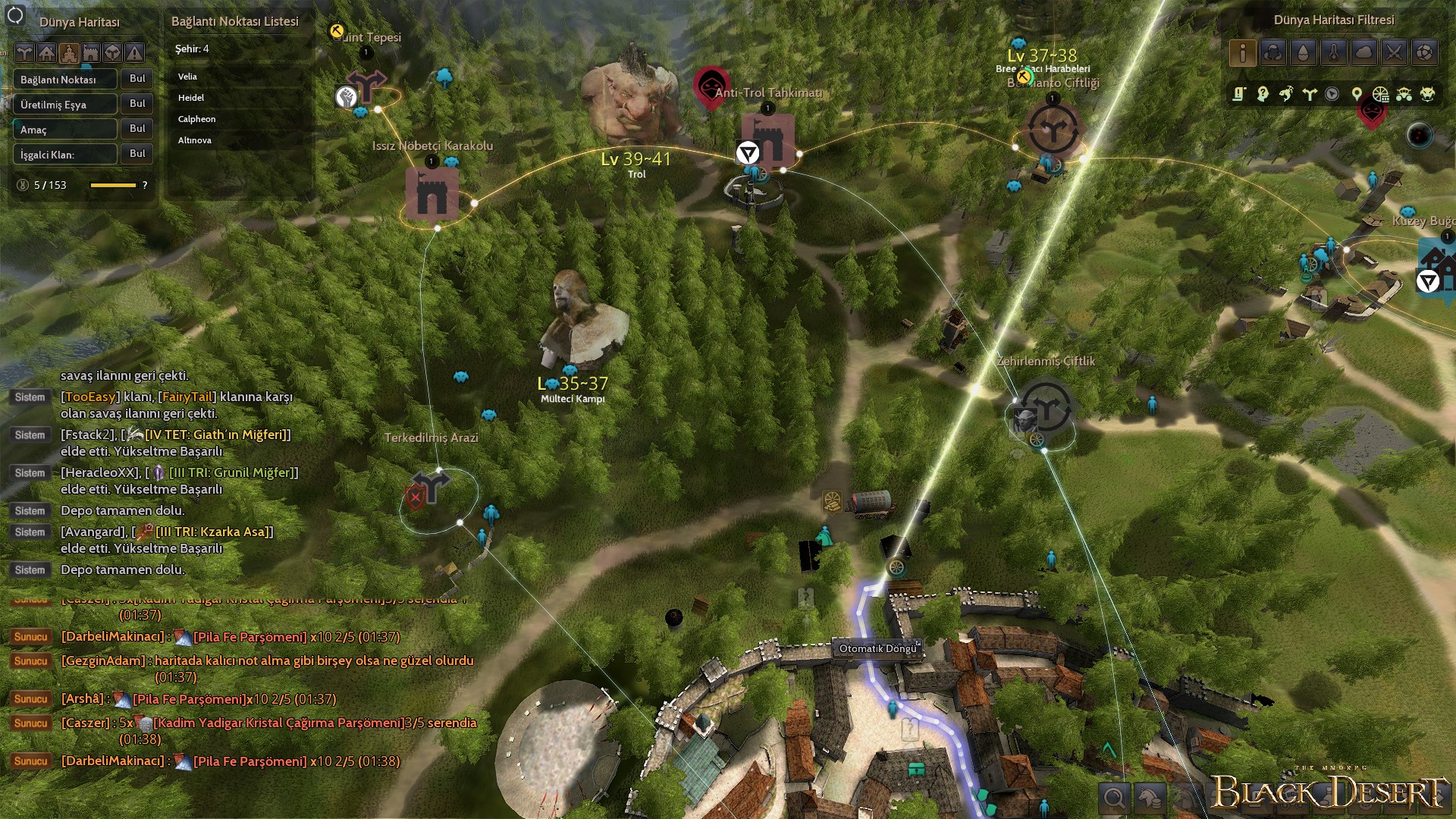Choose Heidel from the city list
Image resolution: width=1456 pixels, height=819 pixels.
coord(191,98)
